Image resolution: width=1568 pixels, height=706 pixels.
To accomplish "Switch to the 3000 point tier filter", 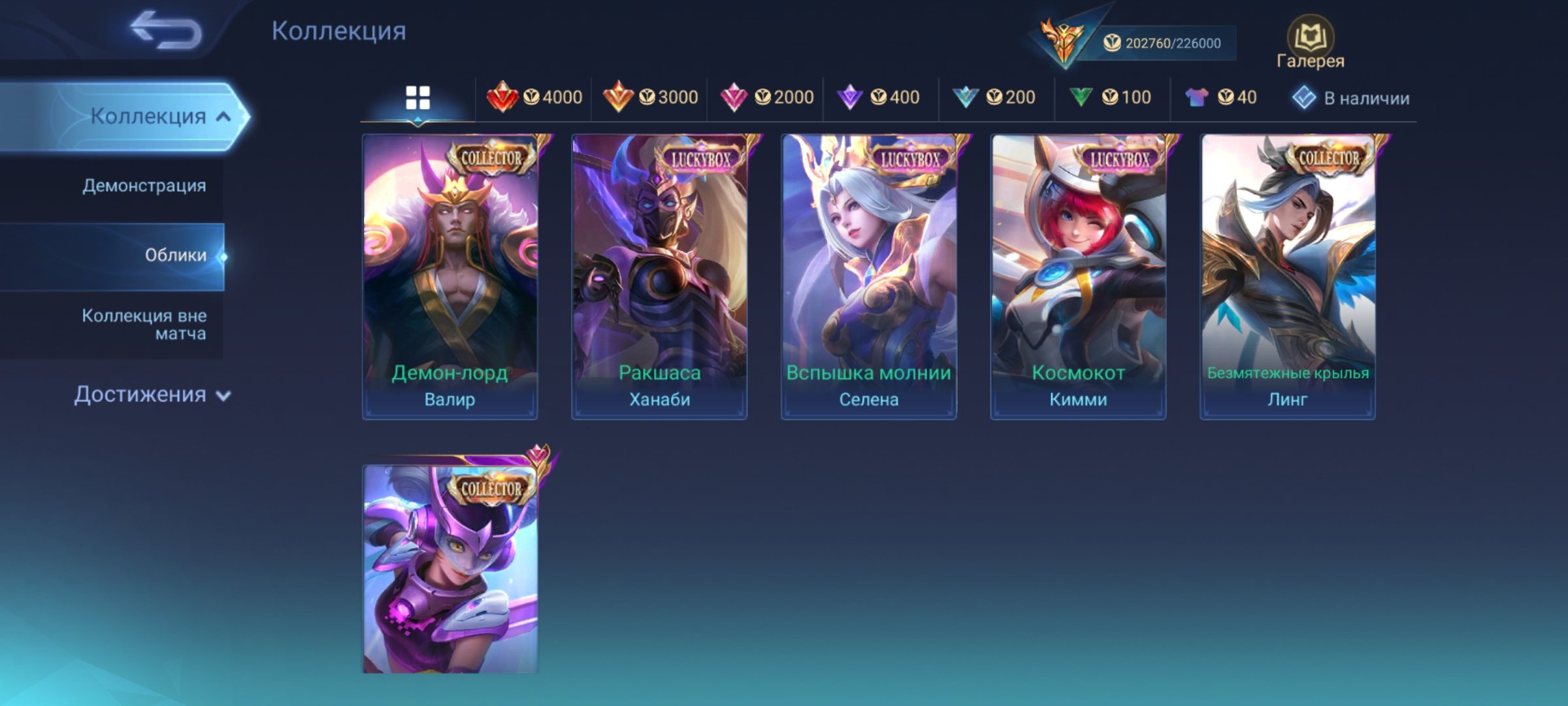I will [650, 97].
